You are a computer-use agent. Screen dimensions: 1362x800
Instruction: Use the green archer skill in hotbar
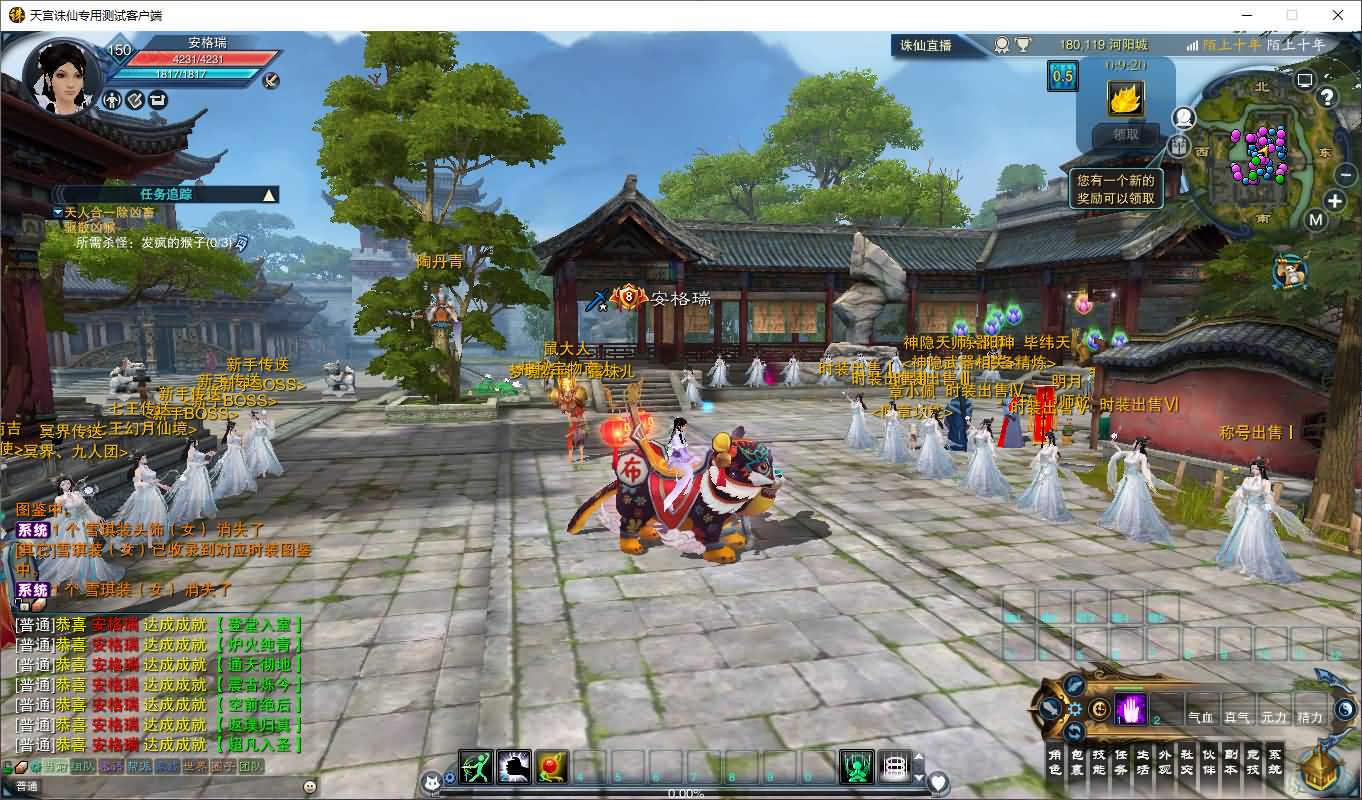[x=476, y=766]
